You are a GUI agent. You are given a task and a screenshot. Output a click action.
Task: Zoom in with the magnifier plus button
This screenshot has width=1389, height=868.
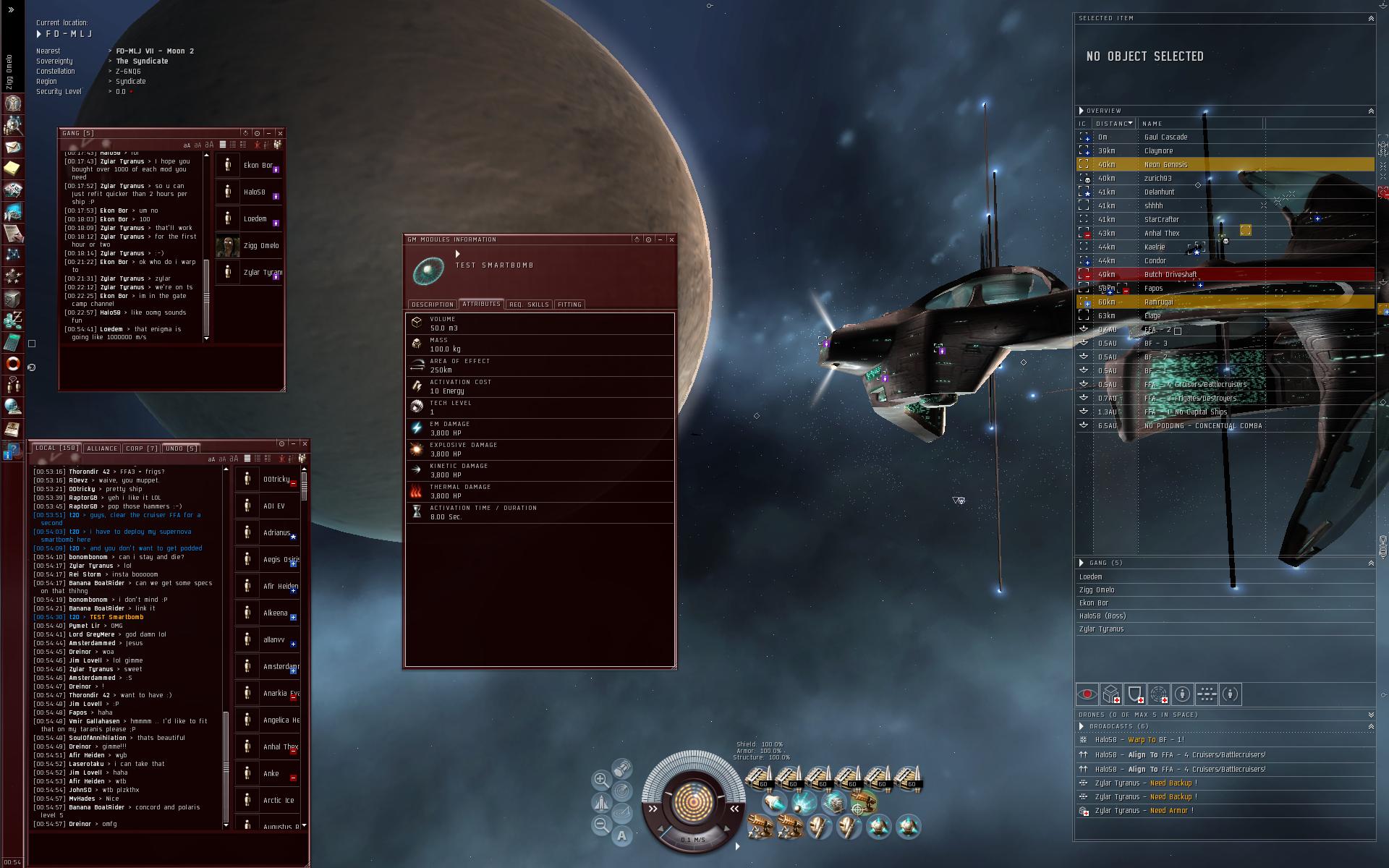600,779
